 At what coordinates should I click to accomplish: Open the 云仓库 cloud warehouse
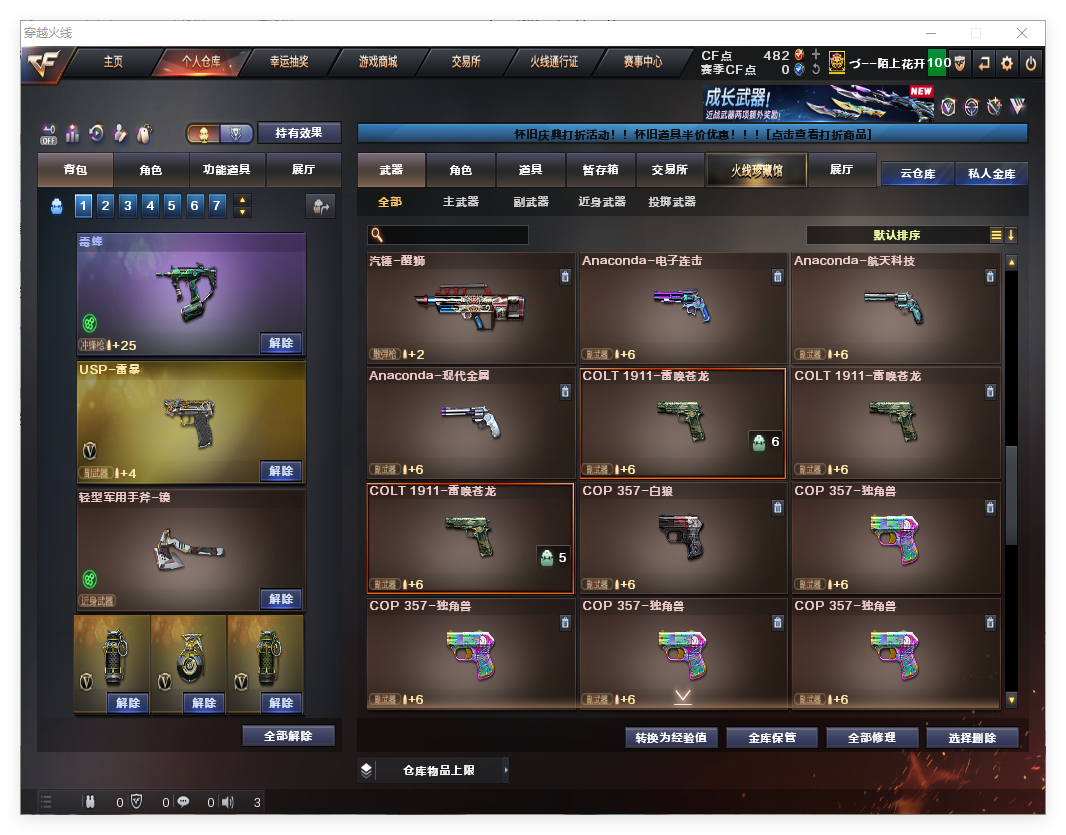(917, 174)
